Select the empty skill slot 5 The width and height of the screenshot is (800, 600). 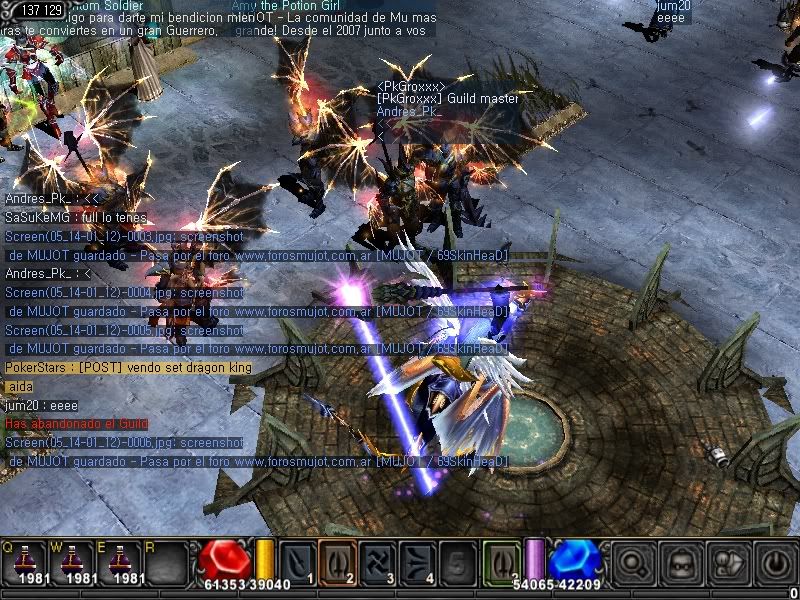coord(457,561)
